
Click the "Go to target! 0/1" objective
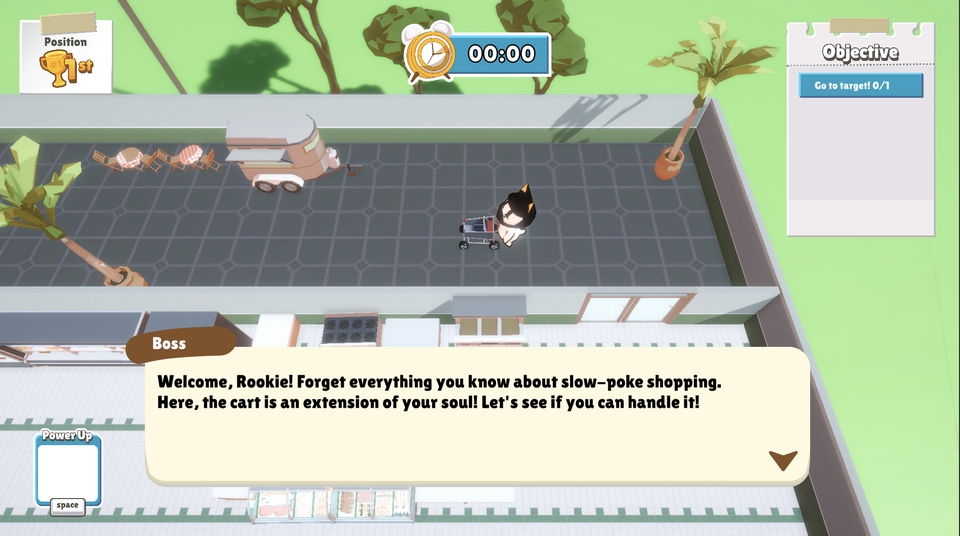[860, 86]
